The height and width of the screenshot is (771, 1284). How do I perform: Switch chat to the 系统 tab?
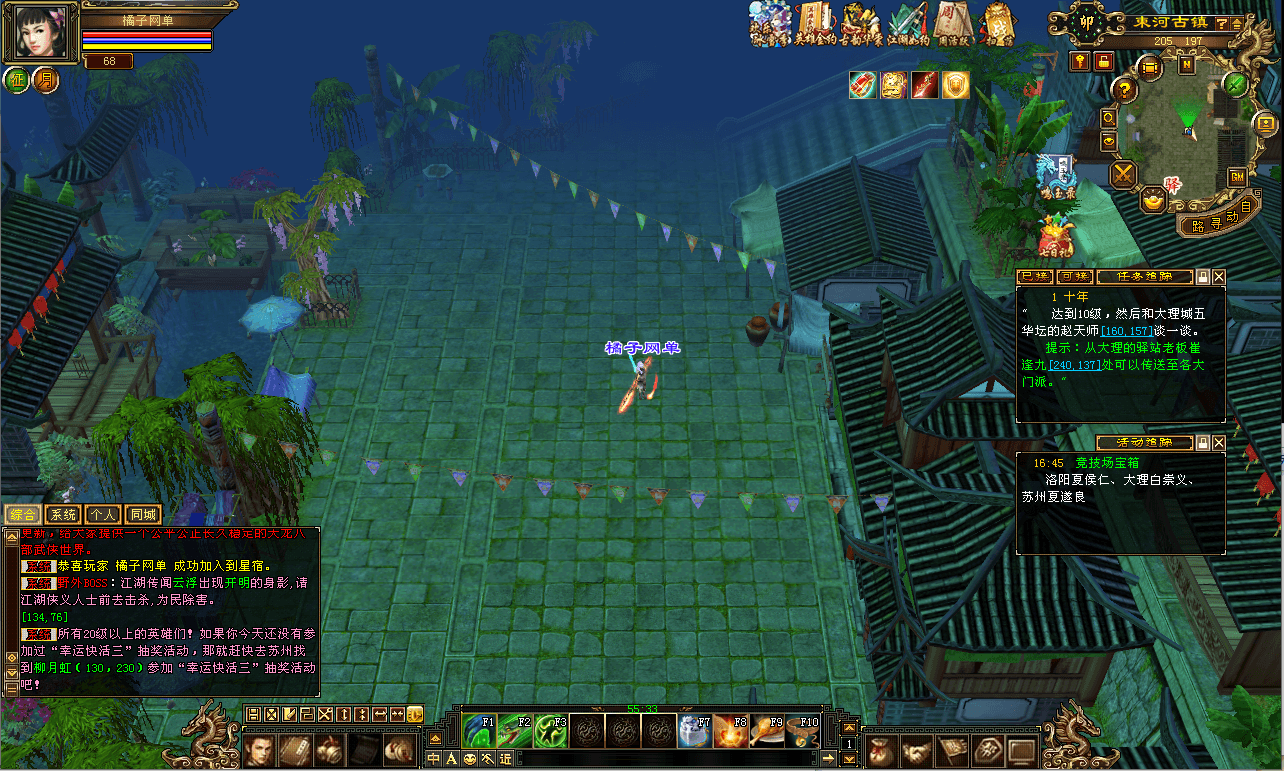pyautogui.click(x=64, y=514)
